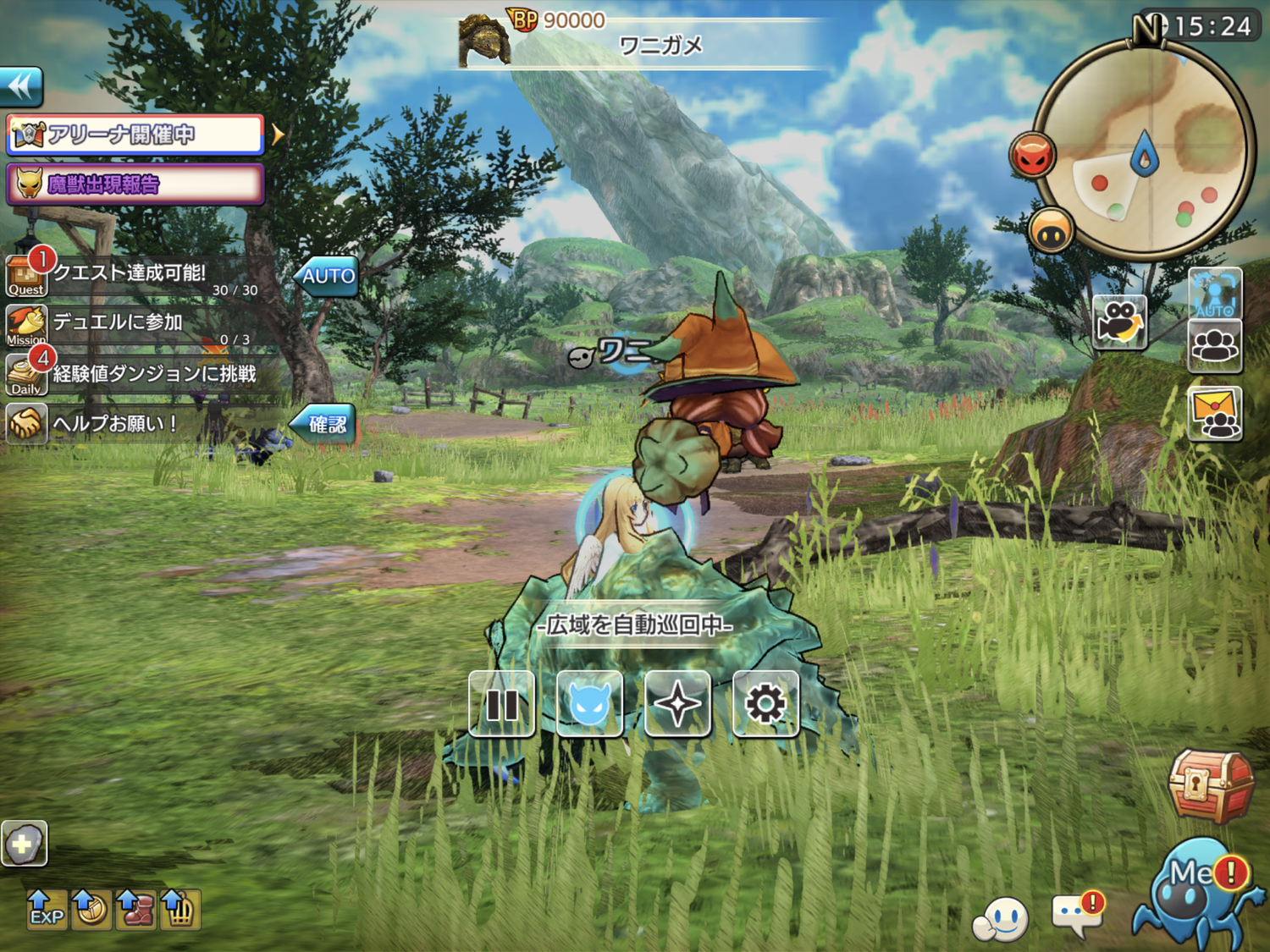Open the アリーナ開催中 arena banner
The image size is (1270, 952).
tap(135, 135)
